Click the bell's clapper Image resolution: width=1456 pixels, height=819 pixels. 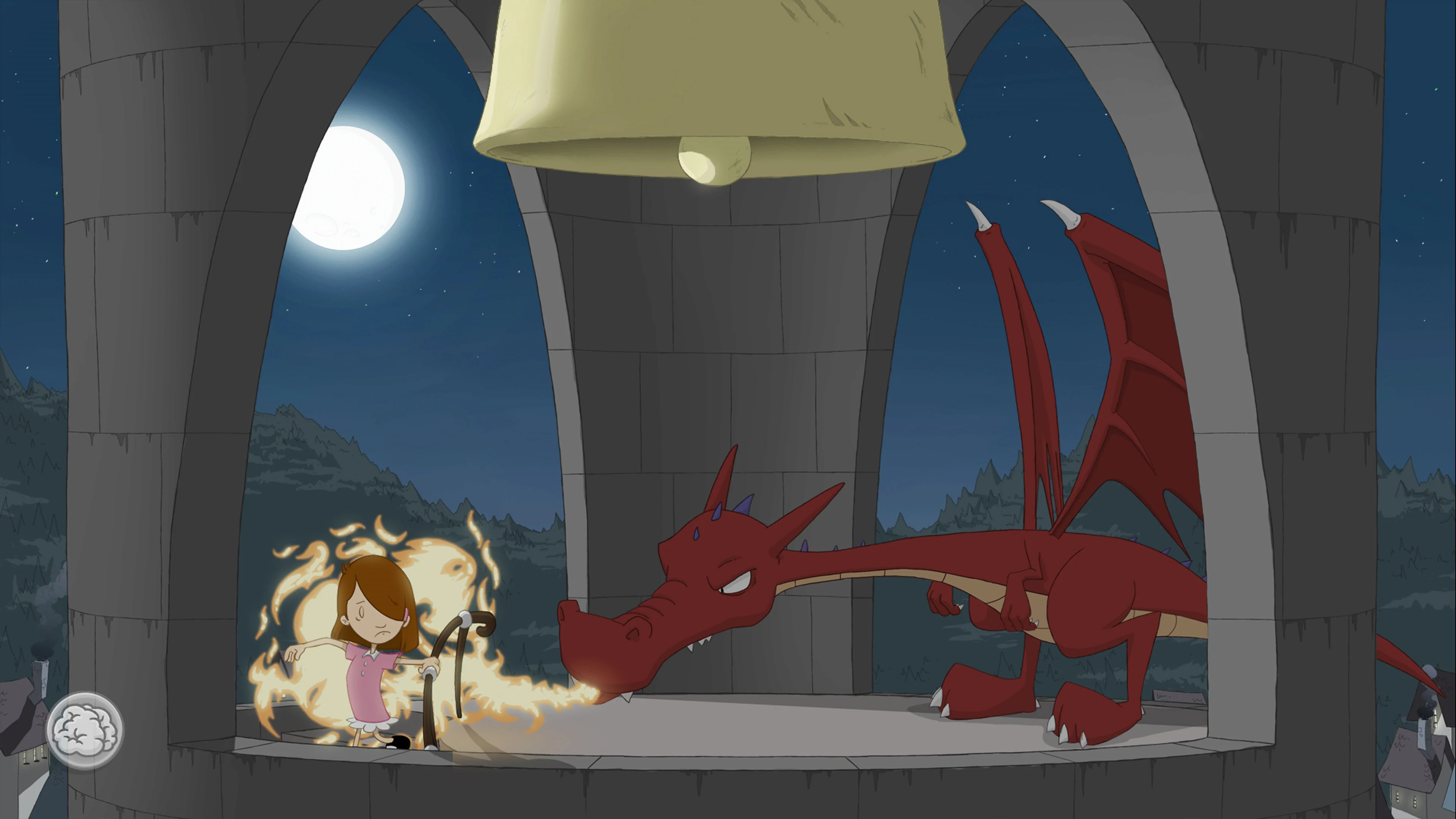(713, 164)
